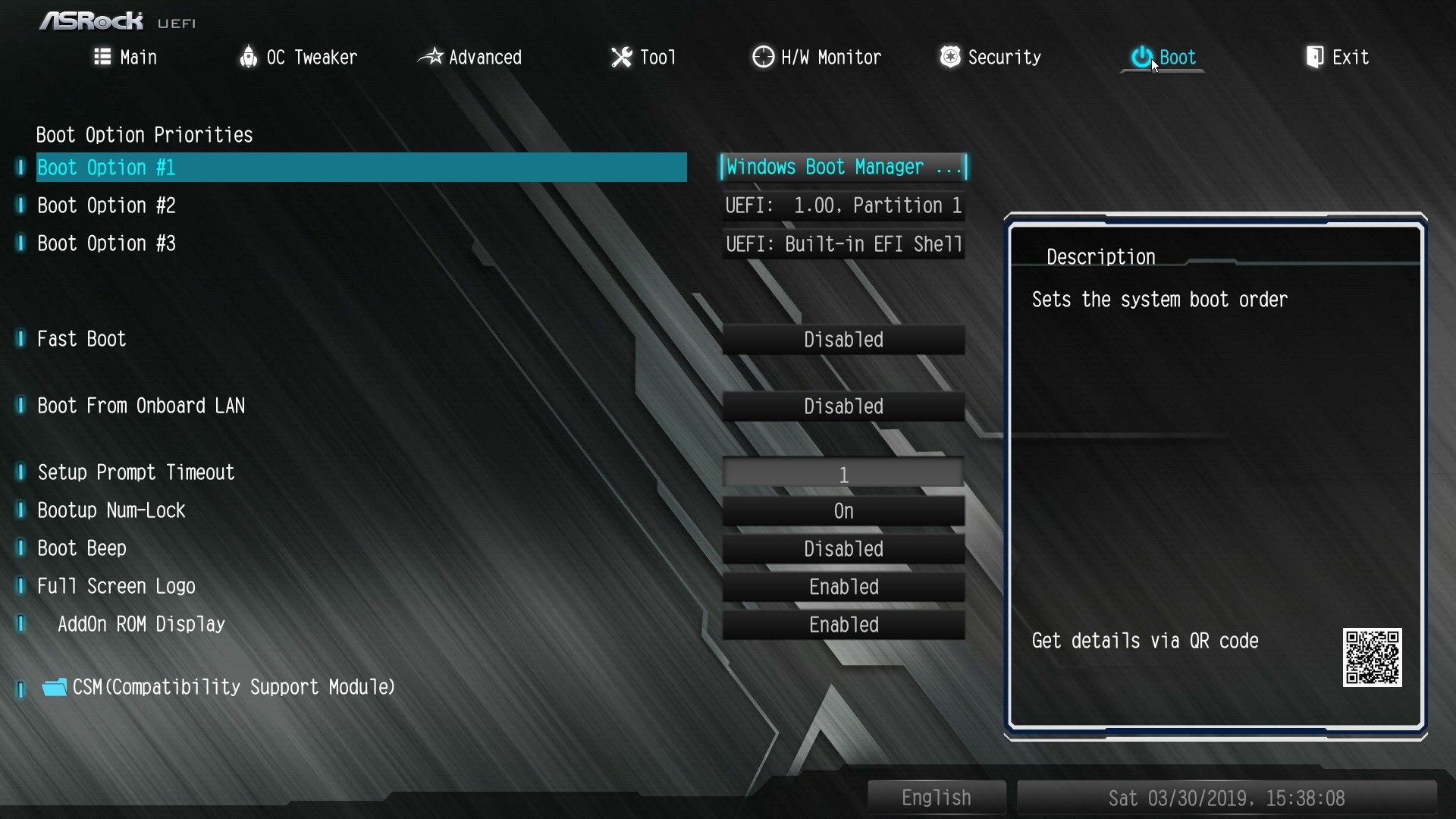Change Boot Option #3 Built-in EFI Shell value
The image size is (1456, 819).
[x=843, y=243]
